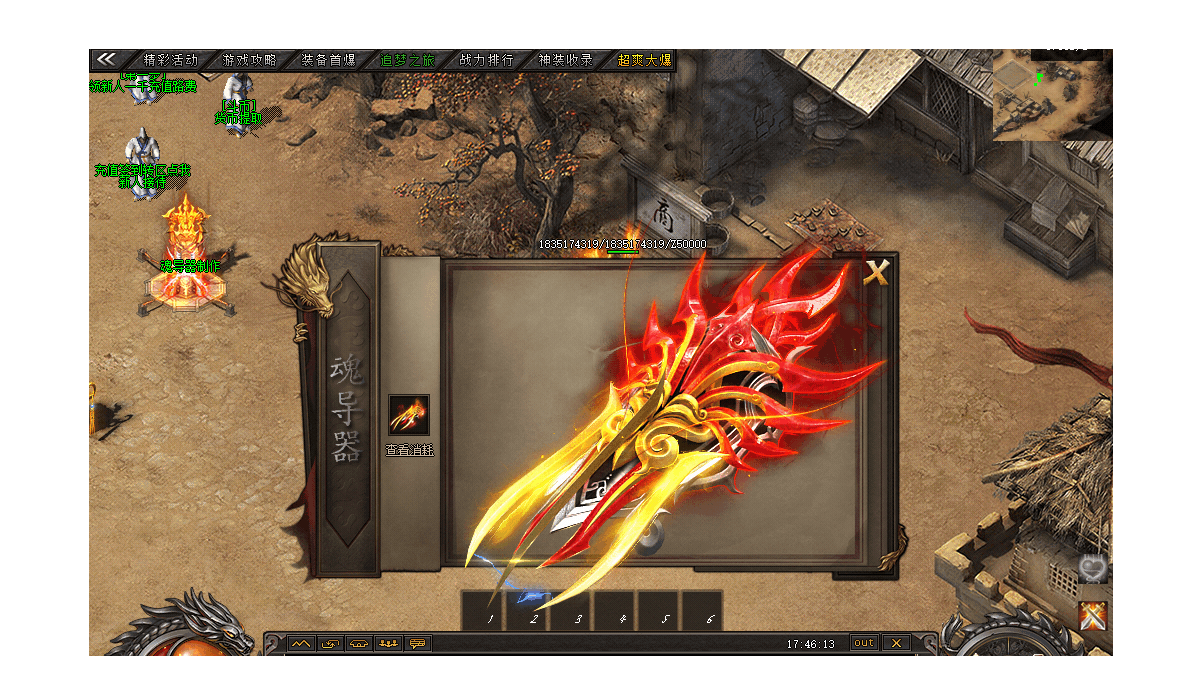Viewport: 1188px width, 700px height.
Task: Click the three-figures group button on bottom bar
Action: pyautogui.click(x=388, y=643)
